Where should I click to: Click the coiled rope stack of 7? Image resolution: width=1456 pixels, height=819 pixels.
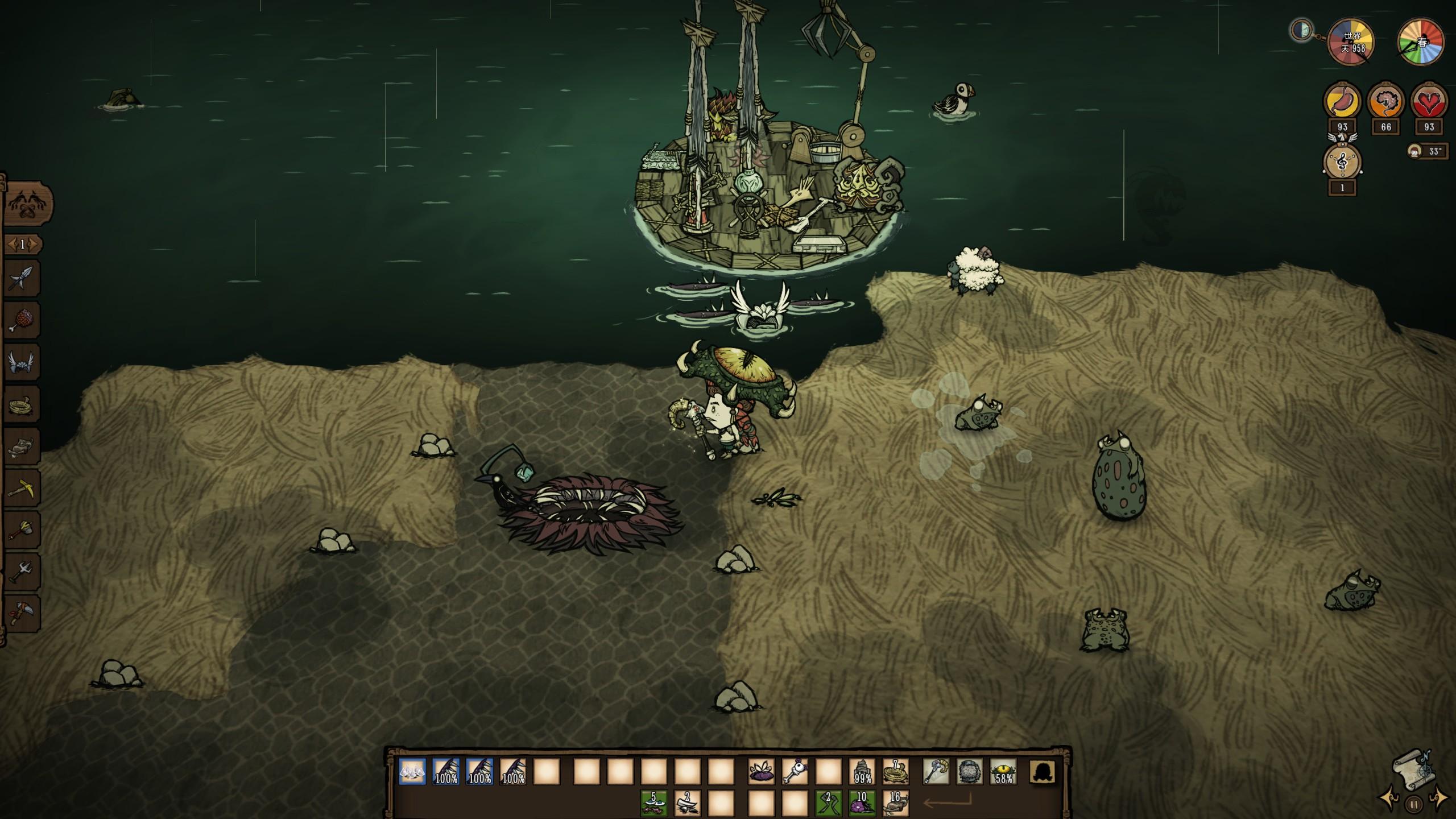click(895, 773)
